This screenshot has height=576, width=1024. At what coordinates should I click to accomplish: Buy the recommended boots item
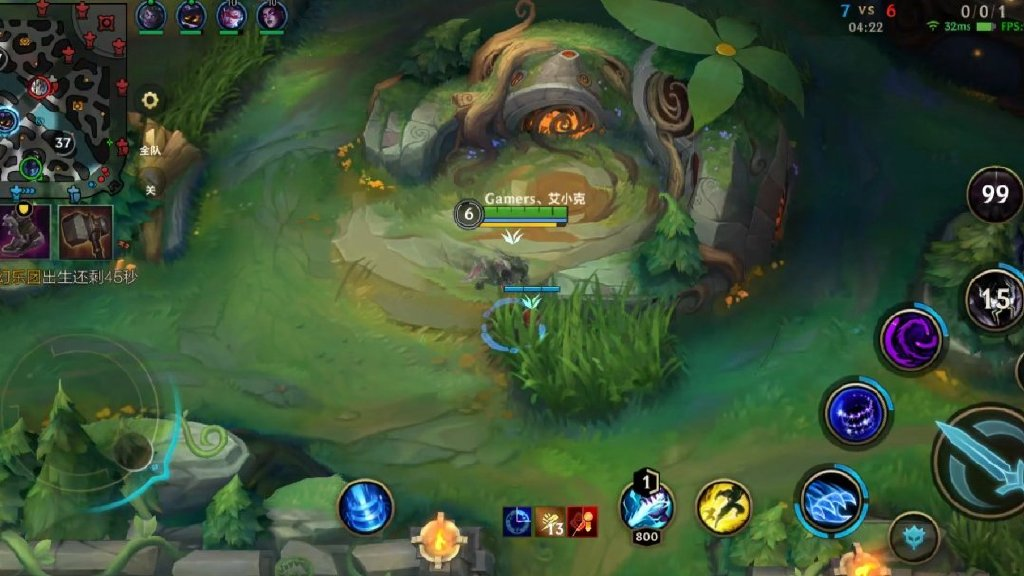[x=26, y=230]
